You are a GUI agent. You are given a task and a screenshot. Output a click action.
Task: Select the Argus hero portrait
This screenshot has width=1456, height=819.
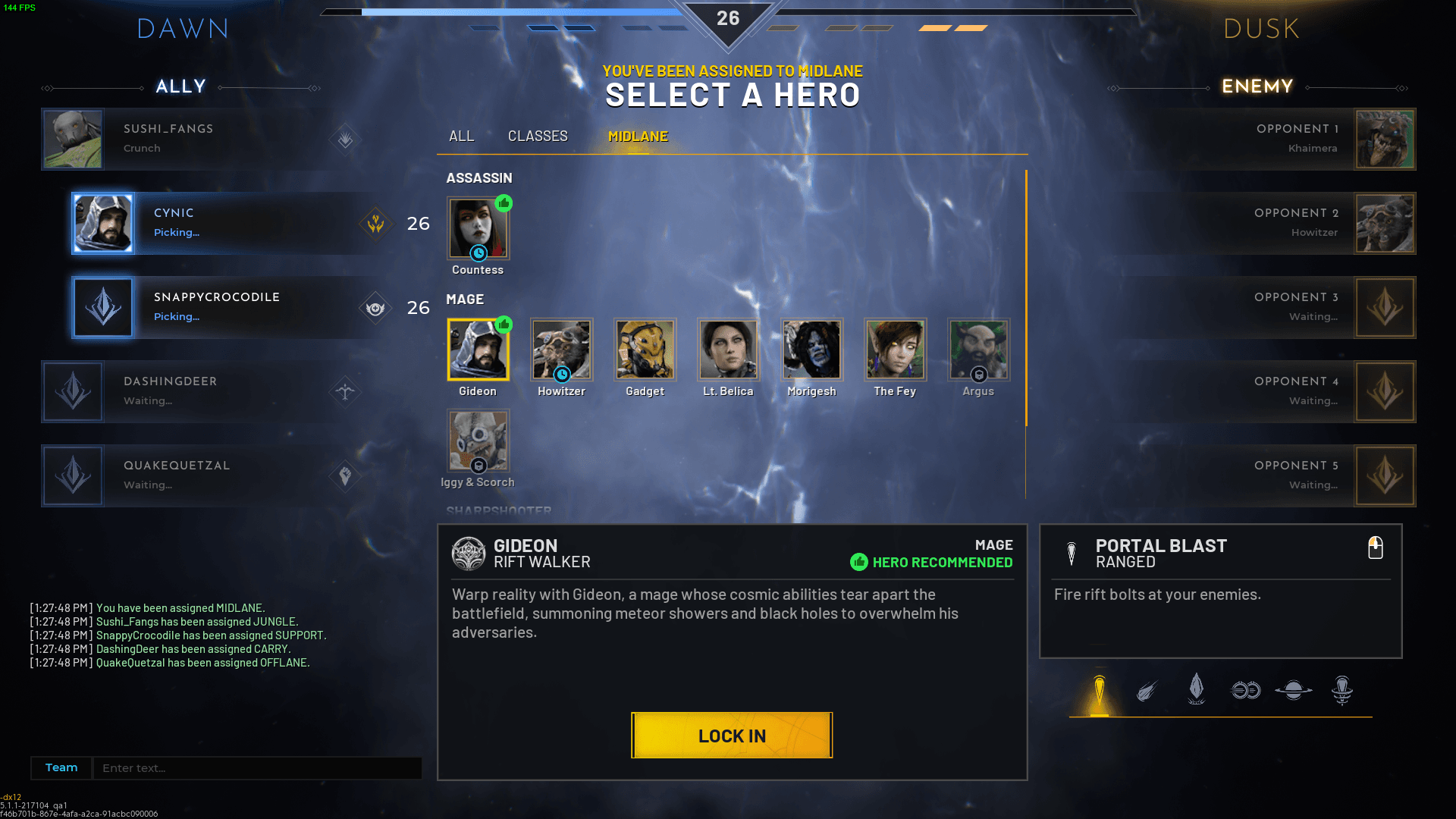click(978, 350)
